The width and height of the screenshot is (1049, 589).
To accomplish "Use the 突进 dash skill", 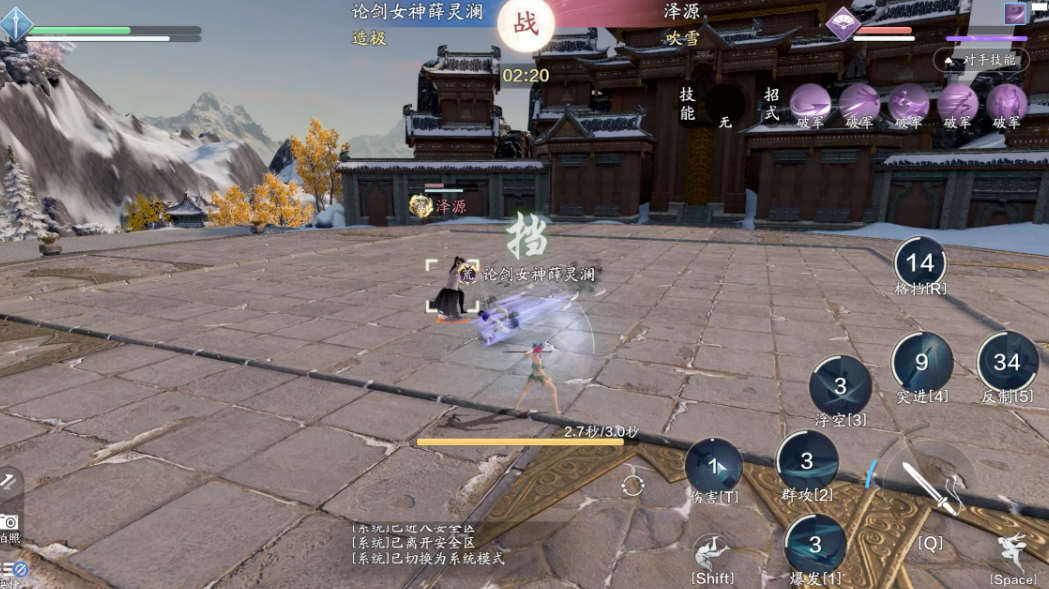I will pyautogui.click(x=921, y=362).
